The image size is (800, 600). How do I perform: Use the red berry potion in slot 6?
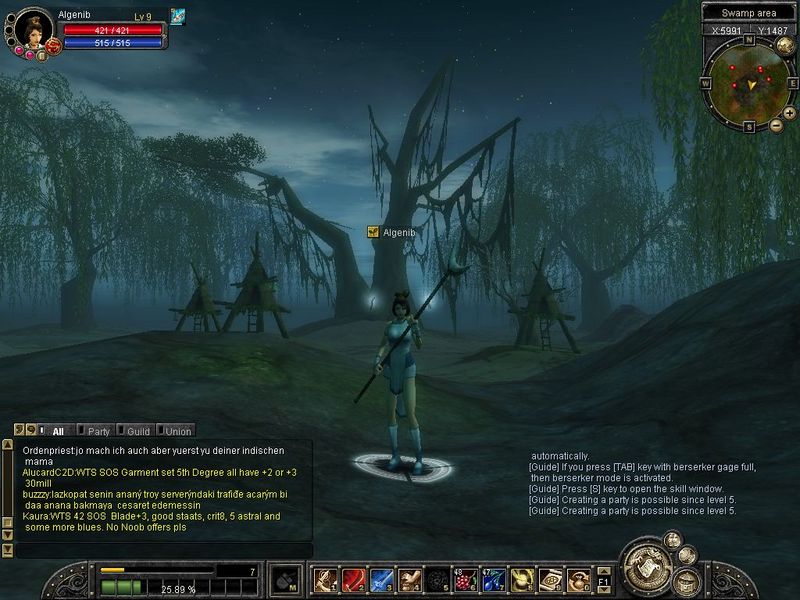(465, 579)
